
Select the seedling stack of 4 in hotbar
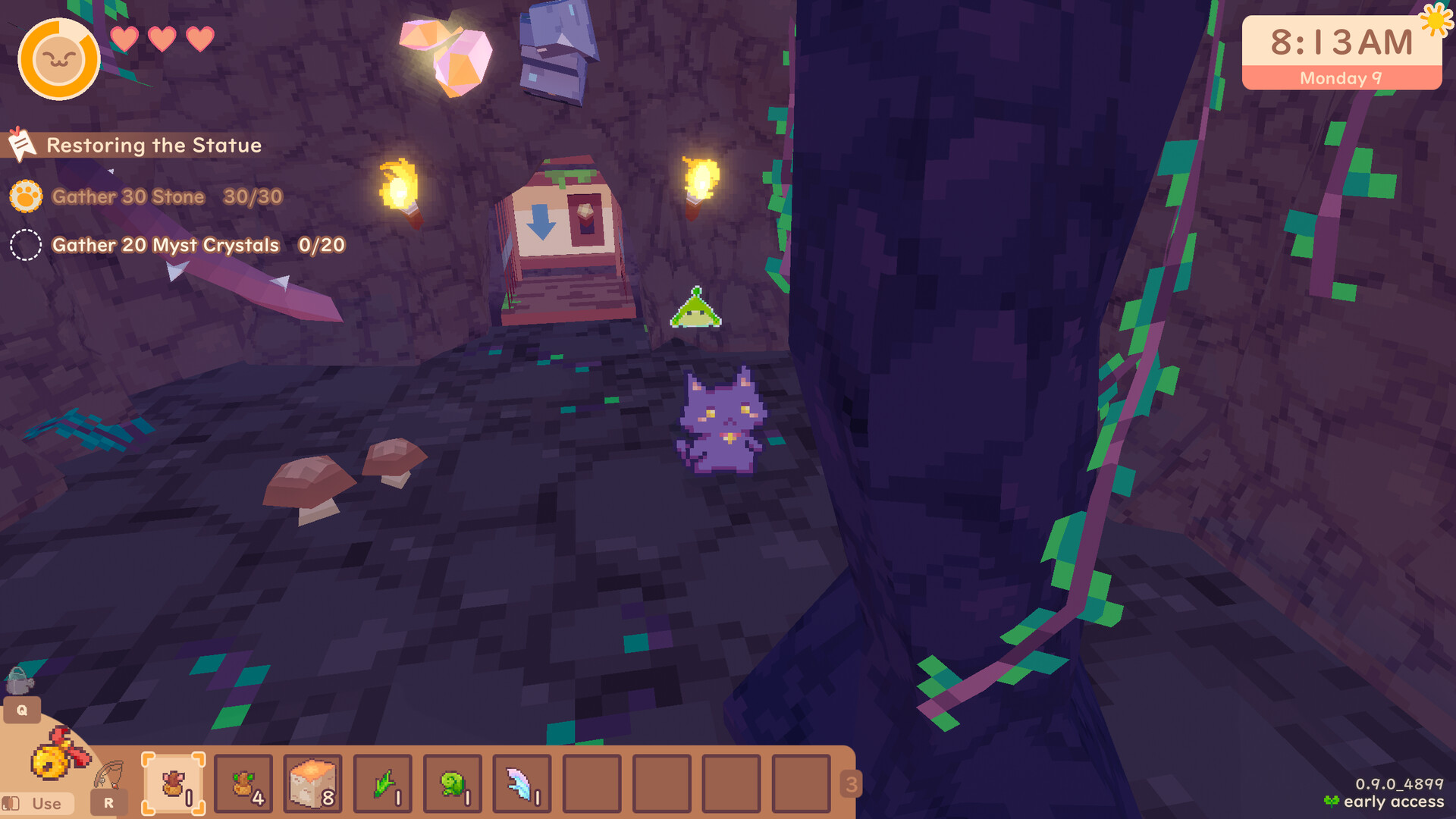coord(243,784)
